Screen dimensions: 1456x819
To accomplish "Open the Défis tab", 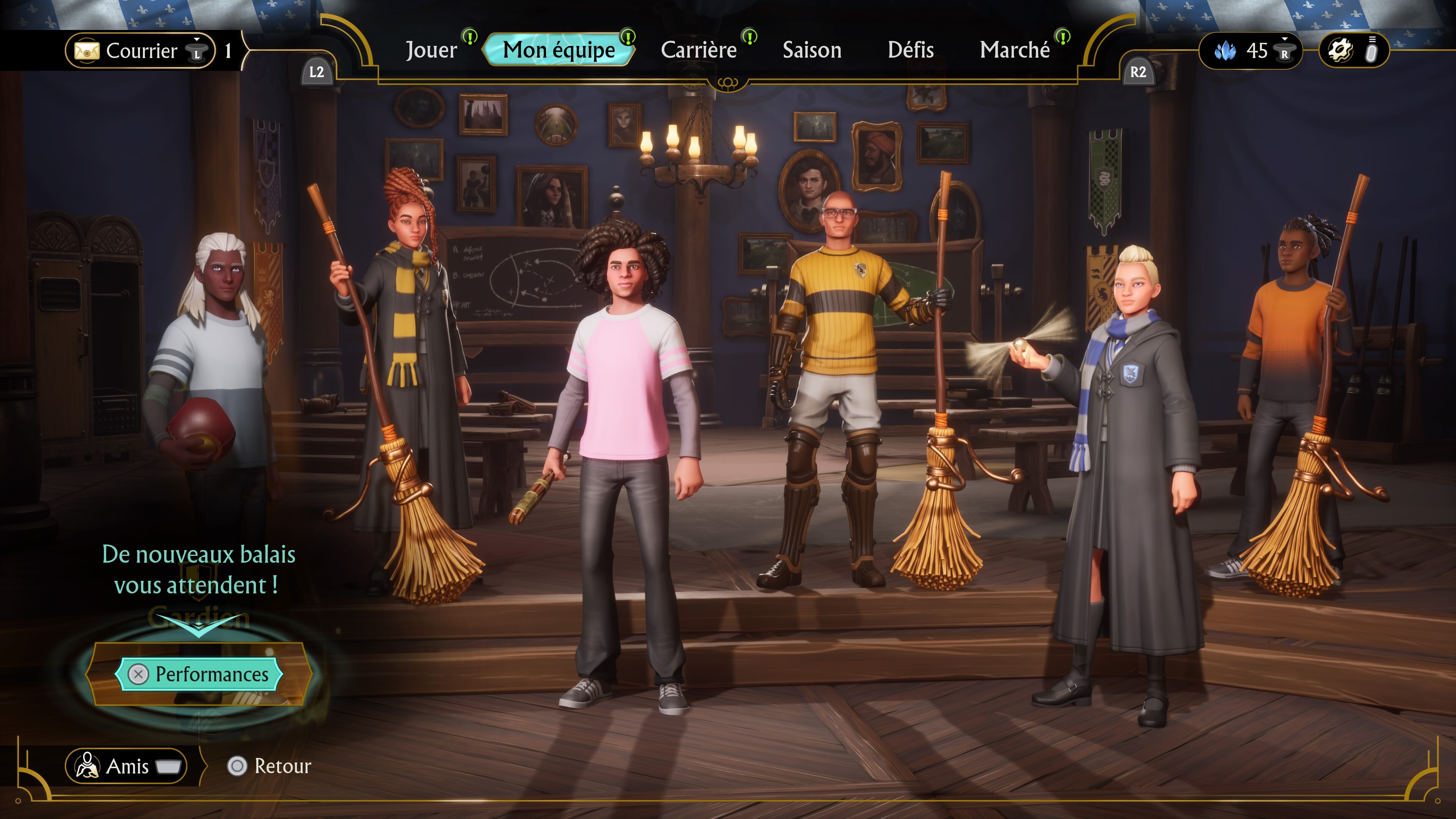I will (x=910, y=50).
